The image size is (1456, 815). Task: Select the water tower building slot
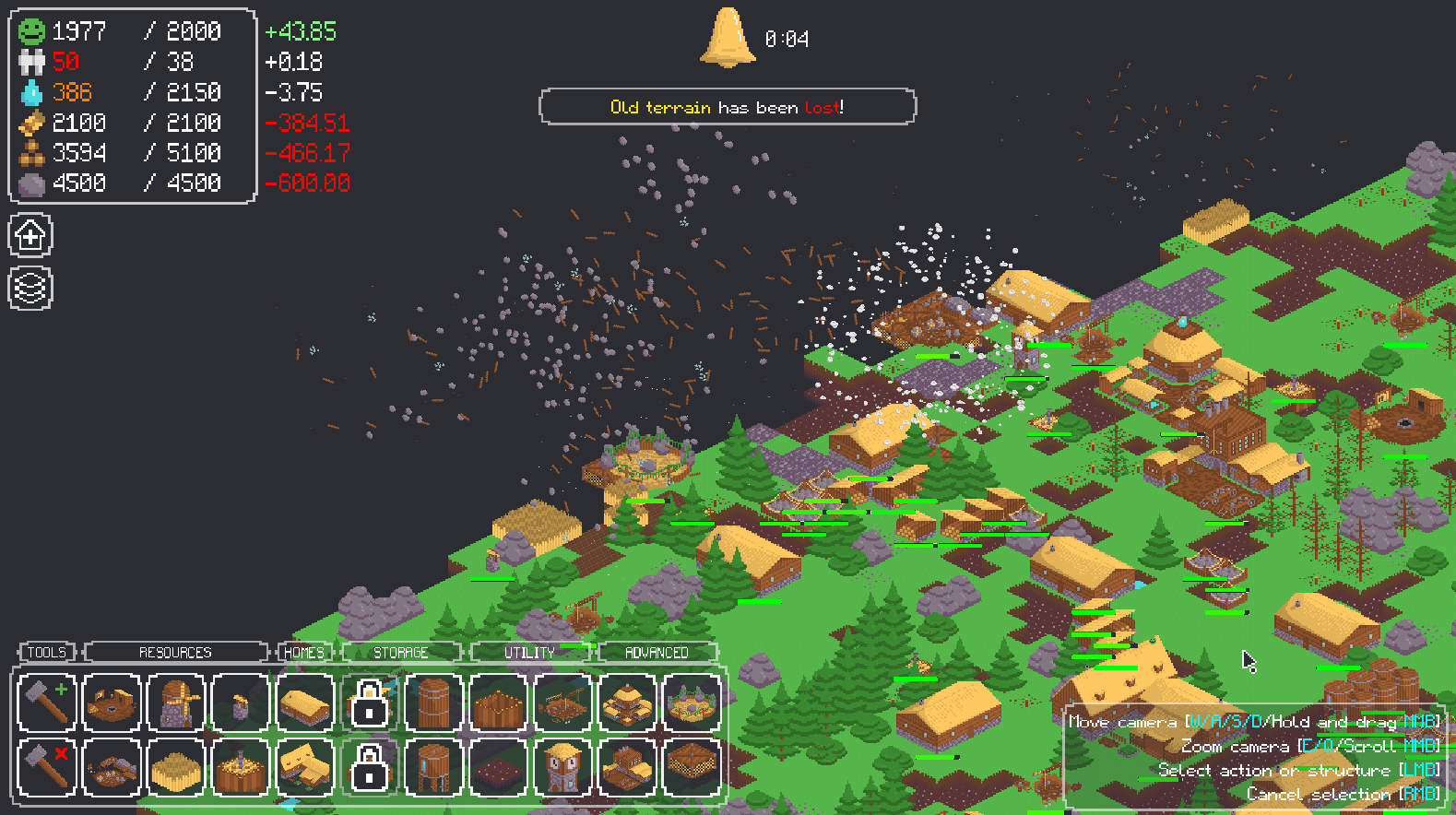tap(433, 767)
